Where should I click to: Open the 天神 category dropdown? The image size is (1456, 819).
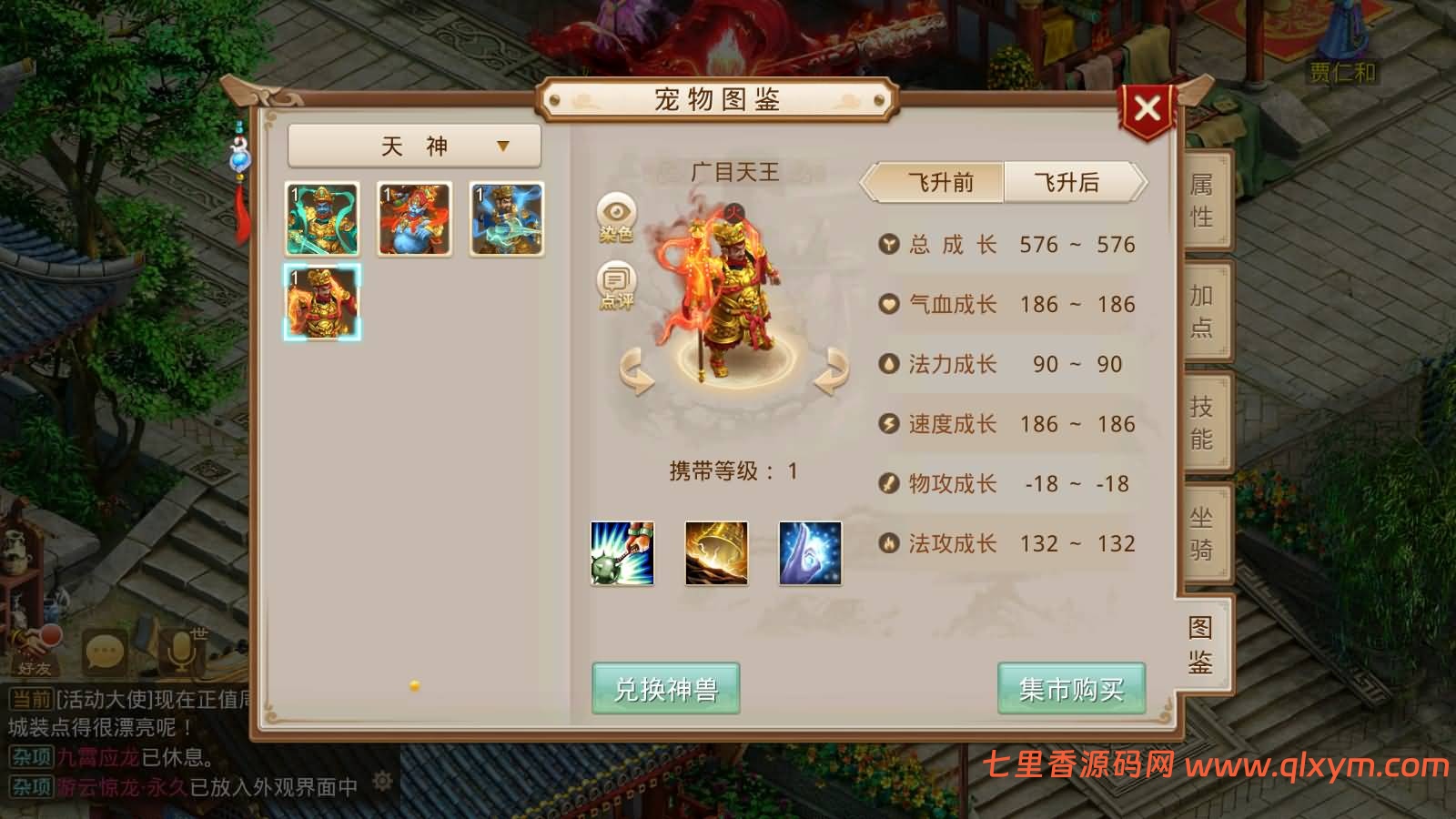coord(412,144)
